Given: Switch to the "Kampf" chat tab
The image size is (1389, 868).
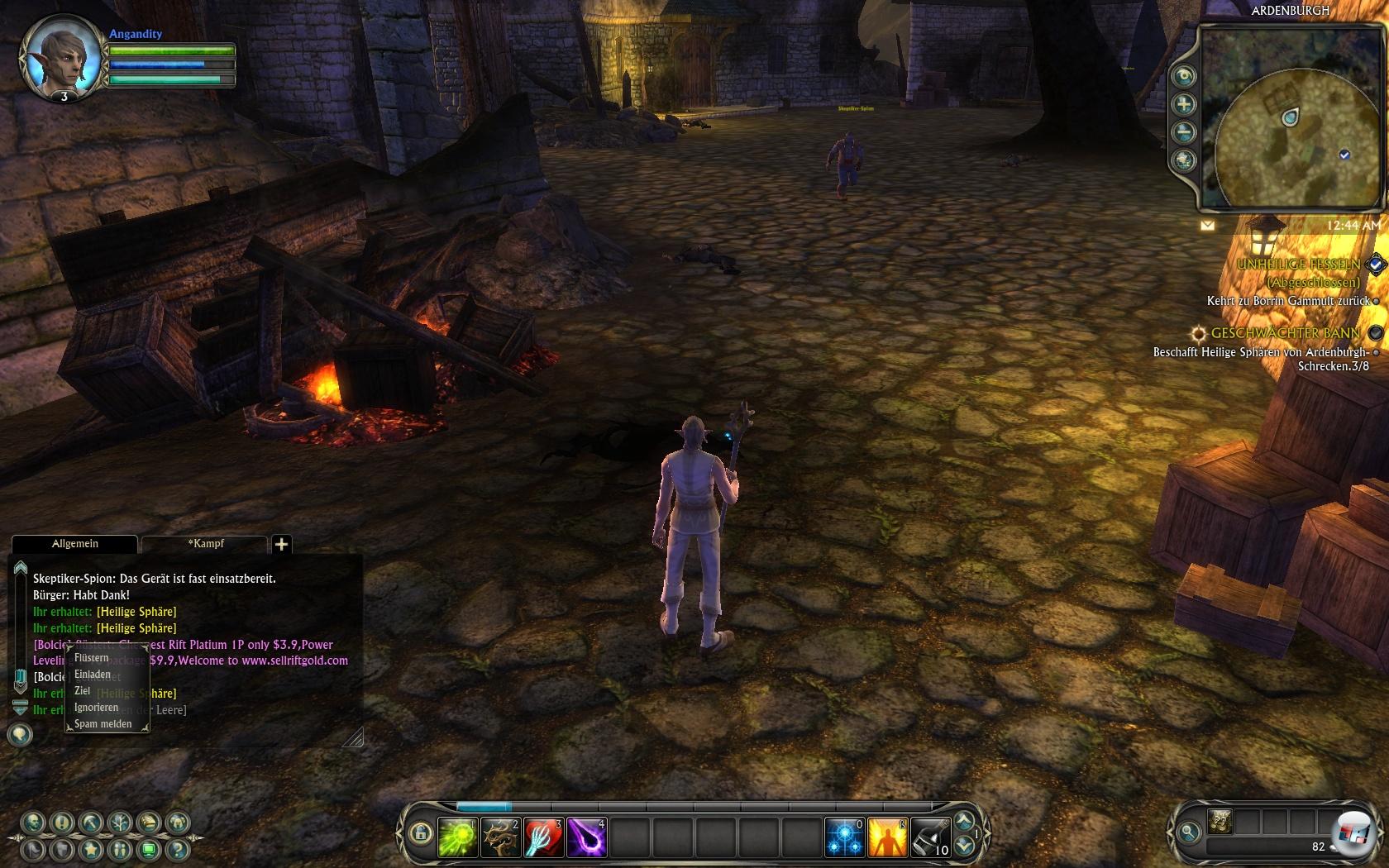Looking at the screenshot, I should 205,544.
